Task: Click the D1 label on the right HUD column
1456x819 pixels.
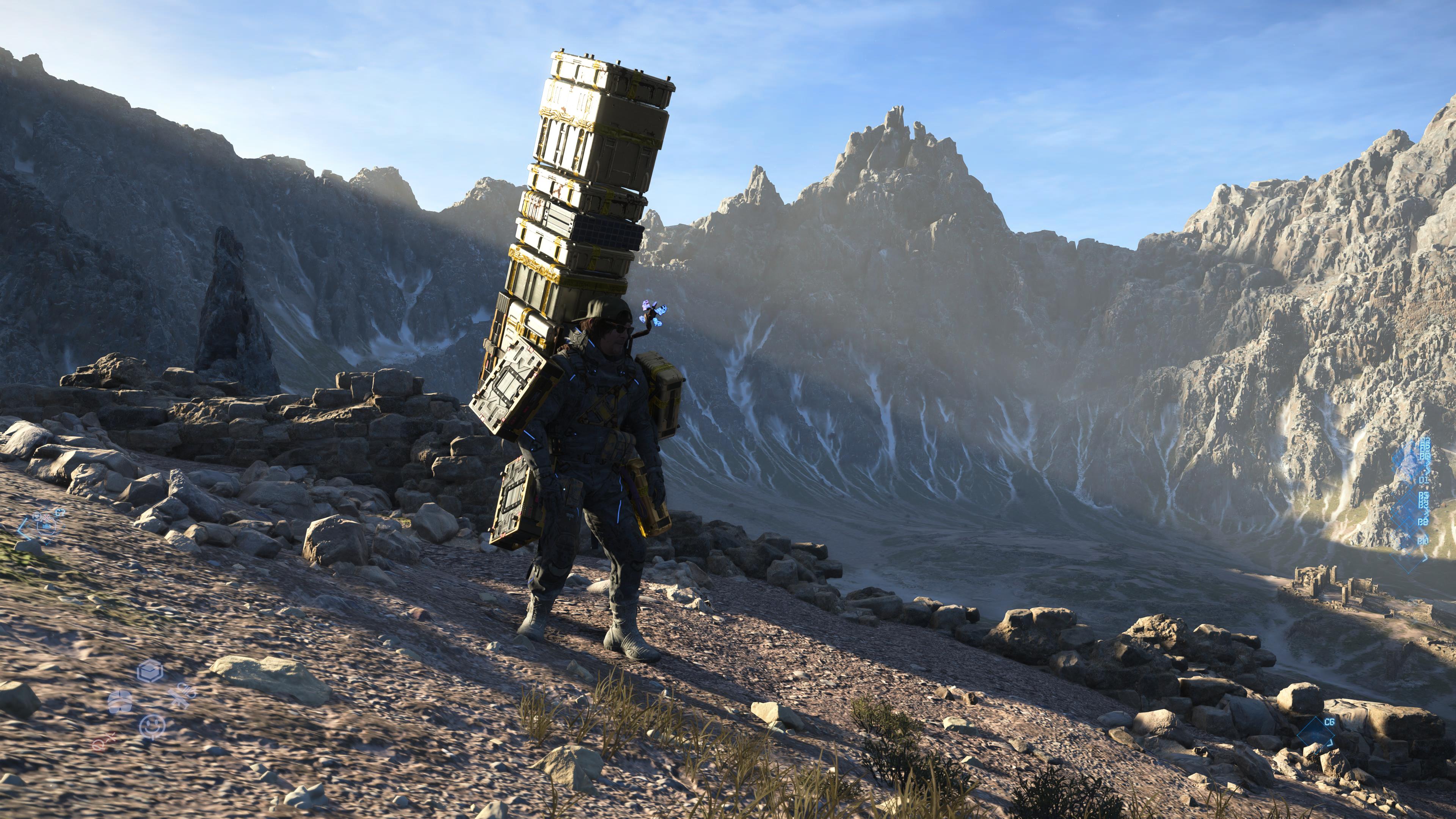Action: pyautogui.click(x=1425, y=481)
